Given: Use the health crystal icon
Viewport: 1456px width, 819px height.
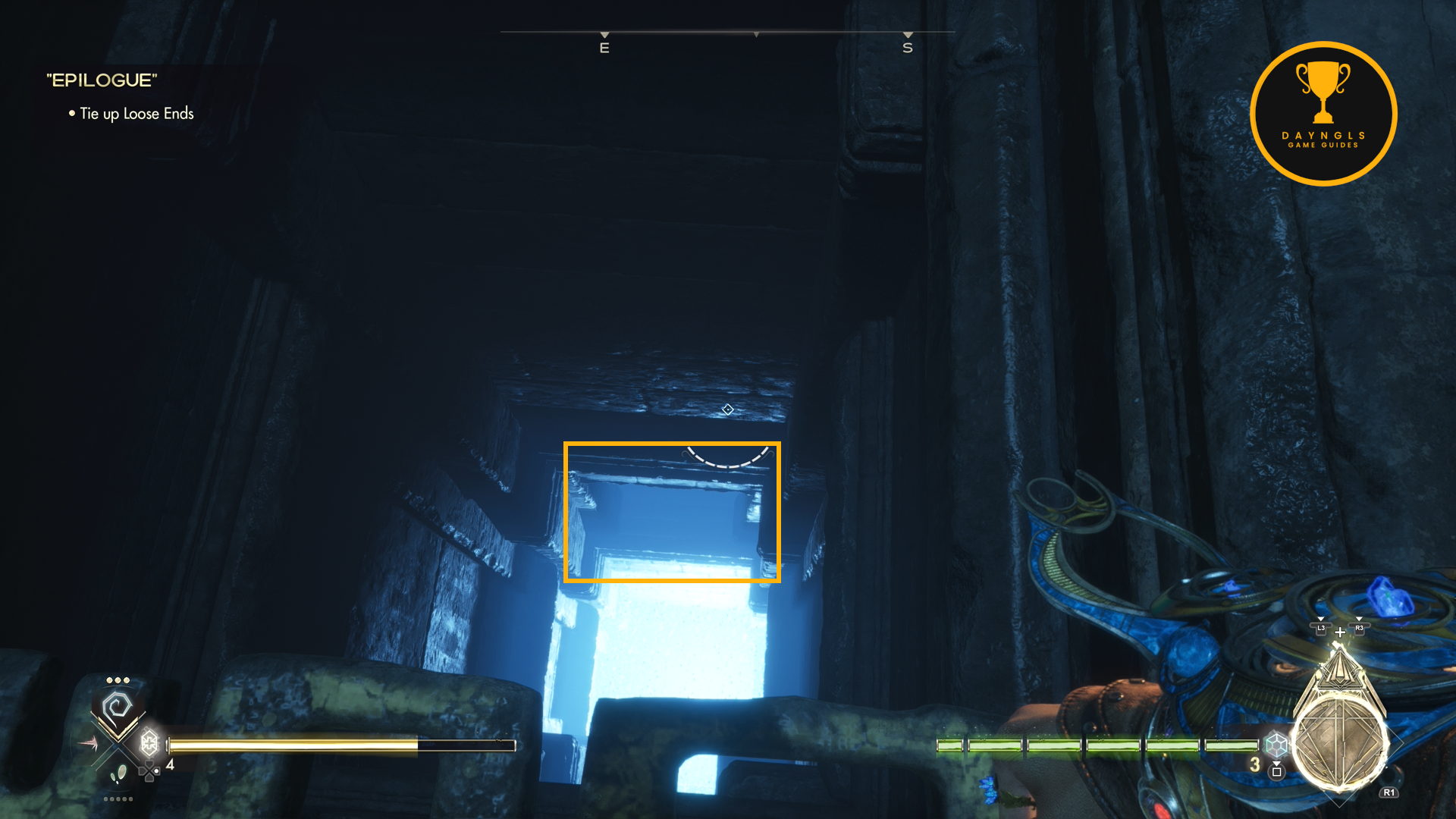Looking at the screenshot, I should pos(149,742).
